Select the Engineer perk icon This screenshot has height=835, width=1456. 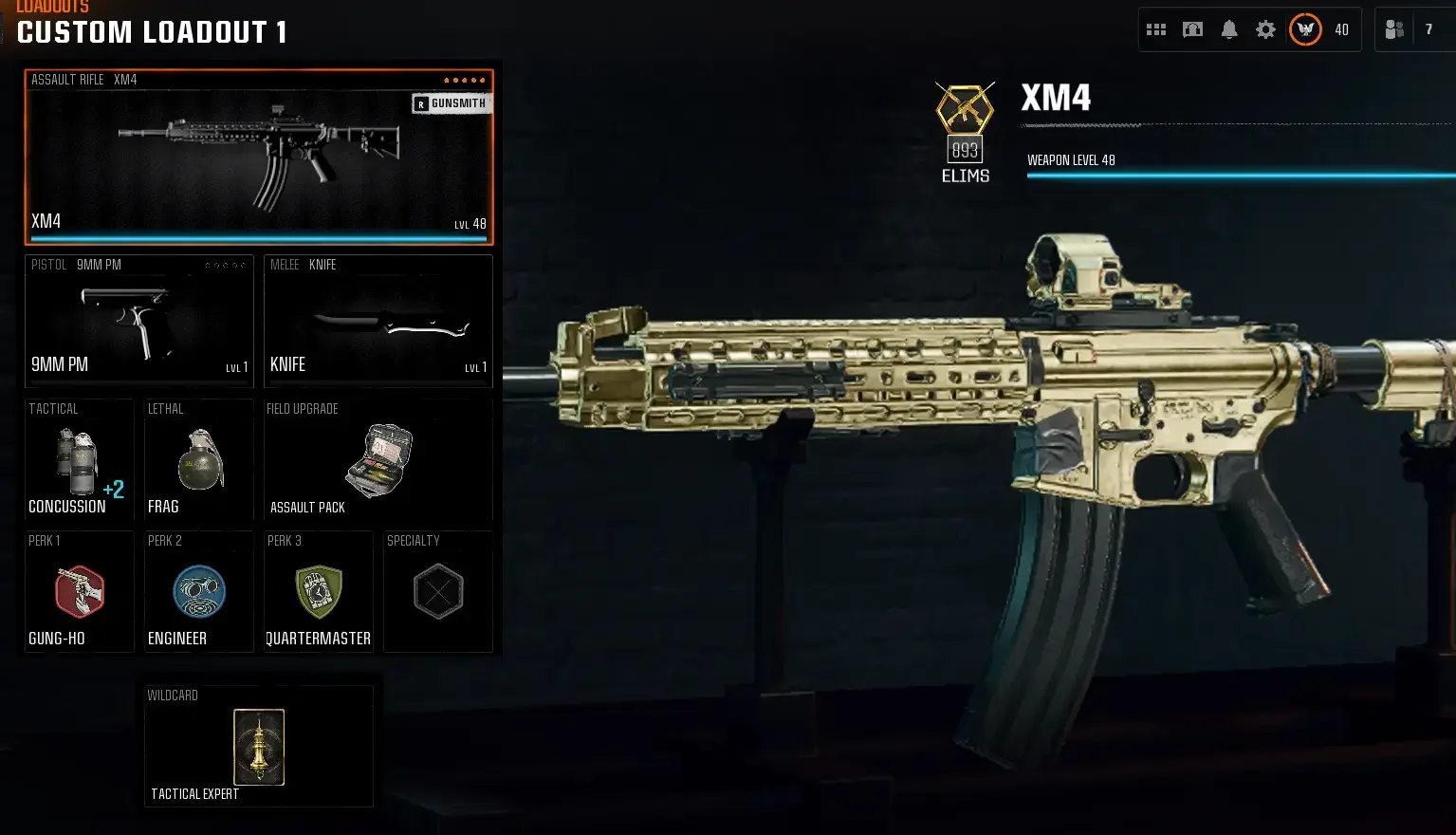point(198,591)
